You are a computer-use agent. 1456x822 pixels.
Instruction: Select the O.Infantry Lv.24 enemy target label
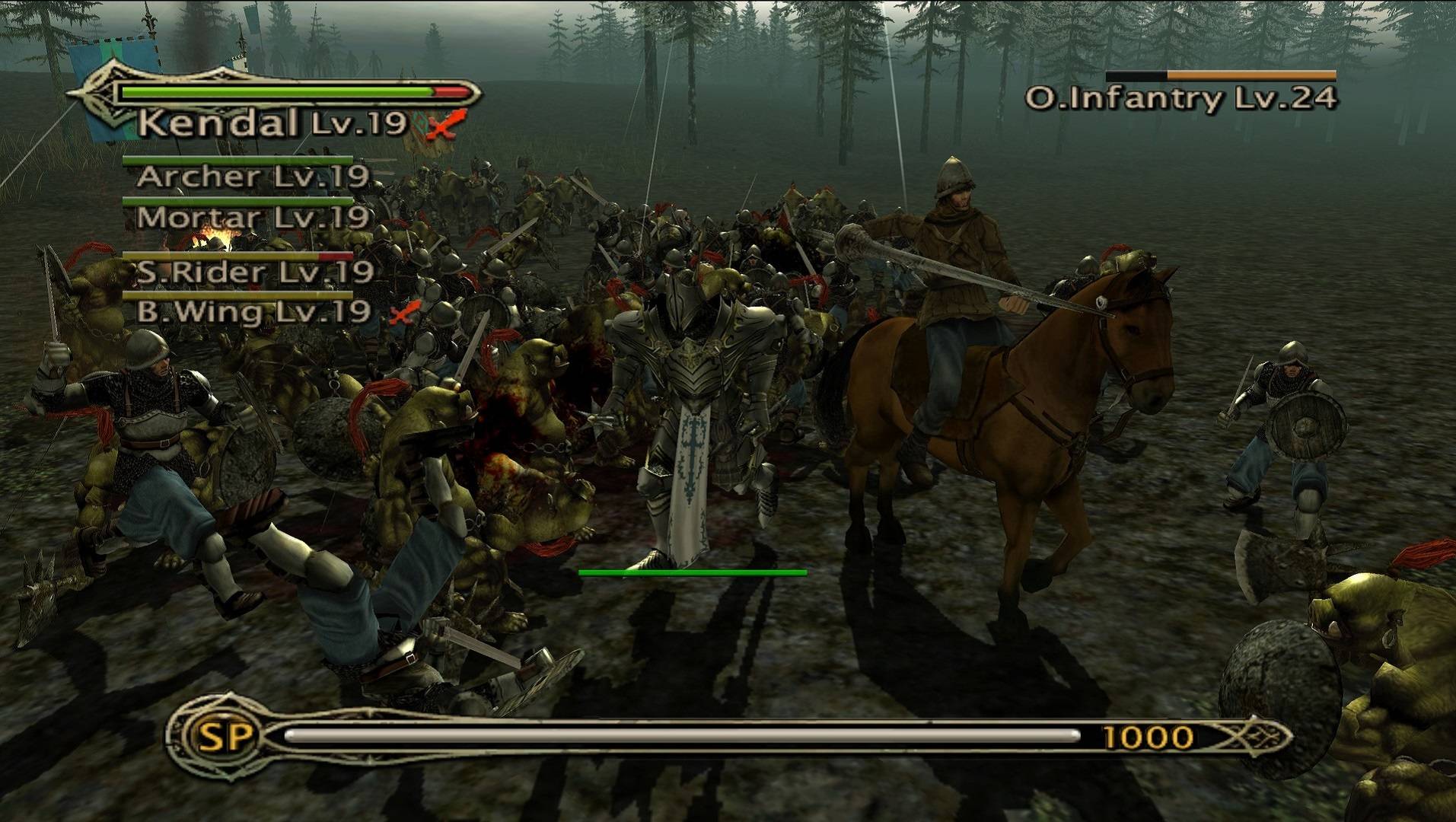click(1180, 98)
